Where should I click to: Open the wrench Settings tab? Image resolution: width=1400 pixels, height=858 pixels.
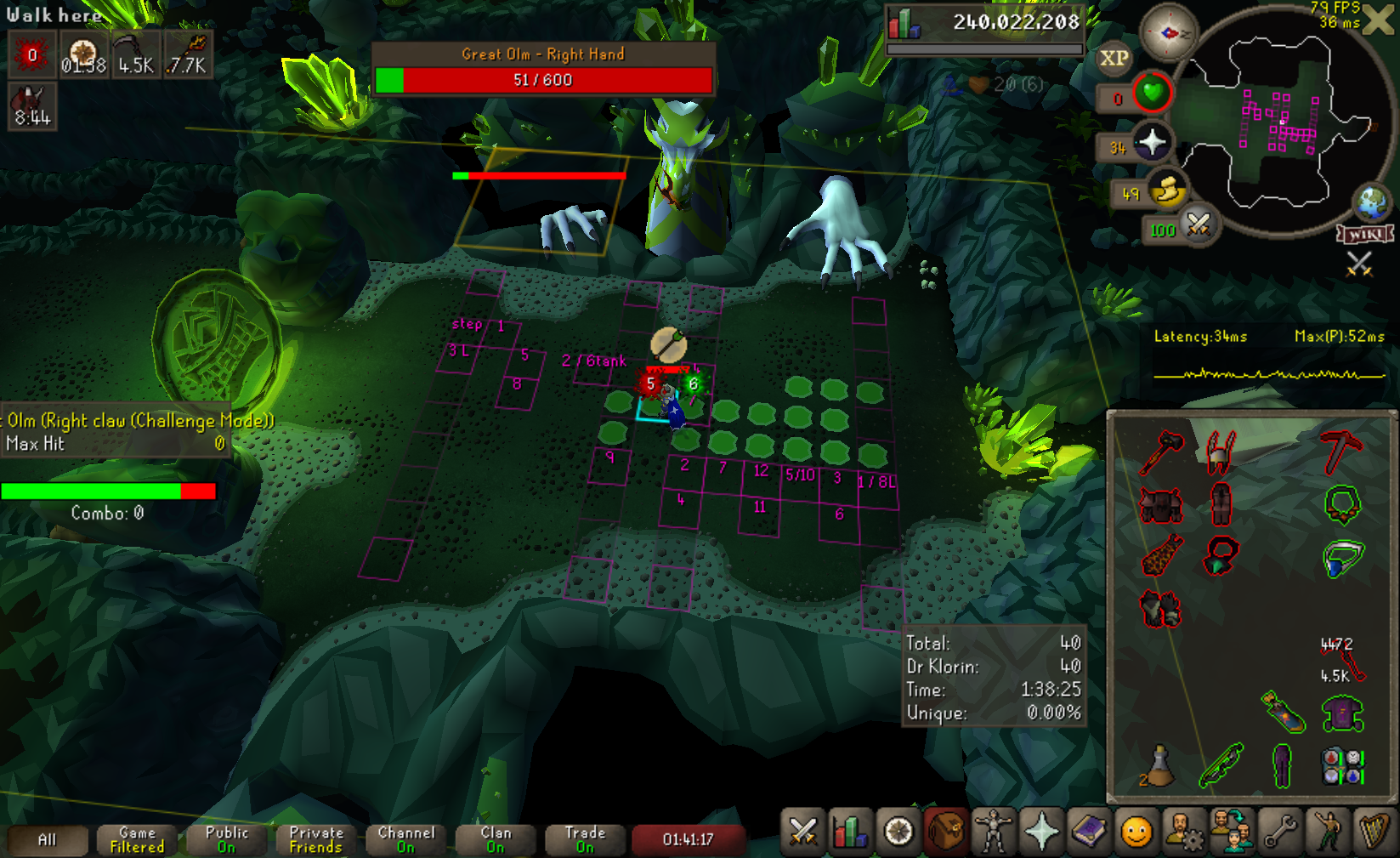tap(1280, 832)
